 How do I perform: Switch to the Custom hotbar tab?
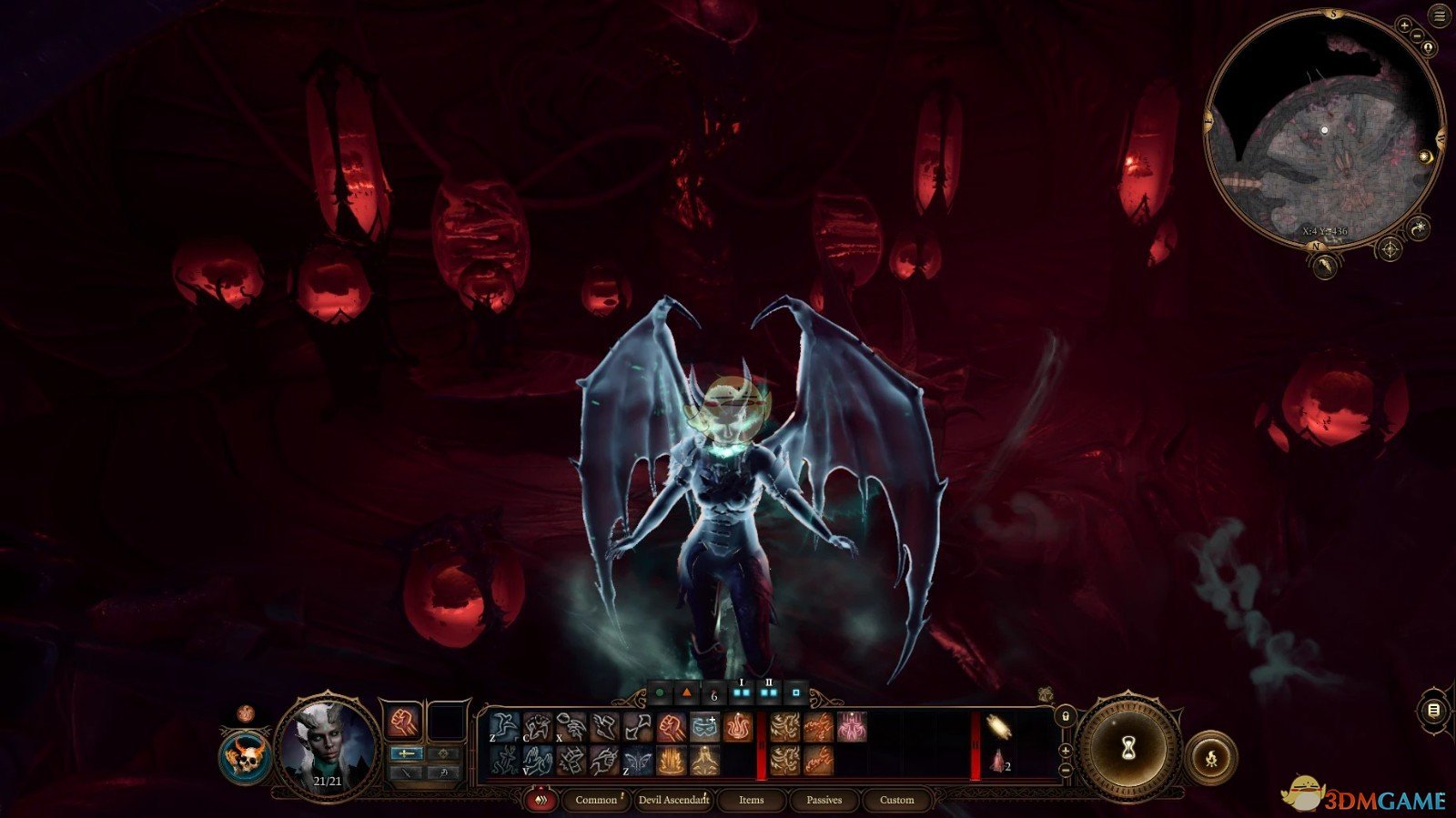point(896,800)
